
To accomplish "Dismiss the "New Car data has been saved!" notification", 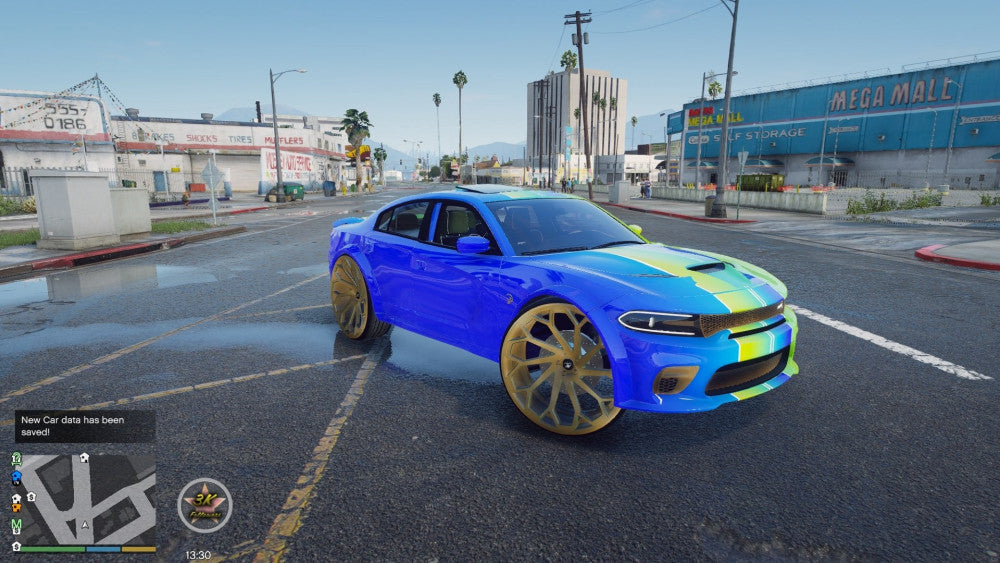I will [x=84, y=426].
